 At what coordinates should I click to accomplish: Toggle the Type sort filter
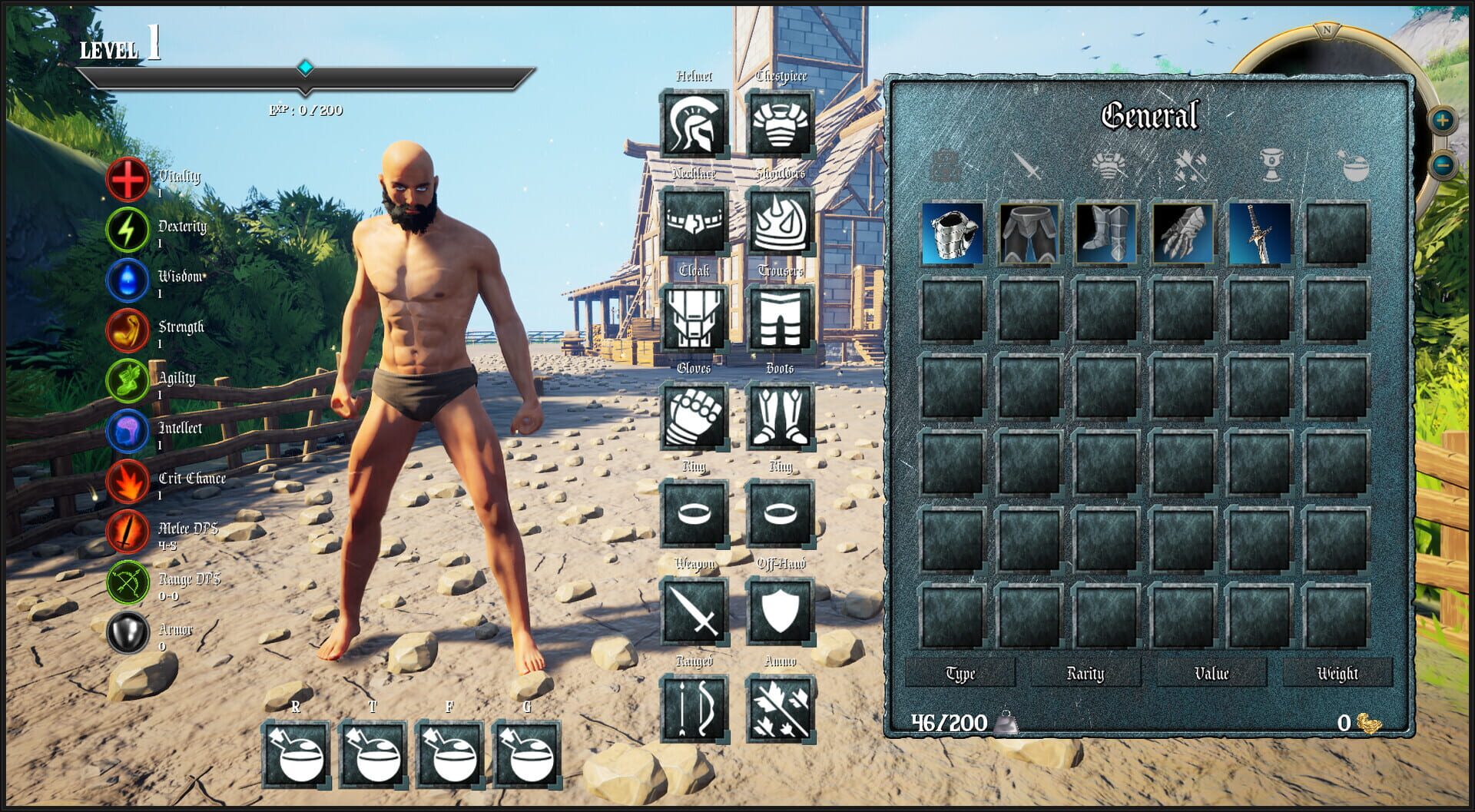click(x=959, y=674)
